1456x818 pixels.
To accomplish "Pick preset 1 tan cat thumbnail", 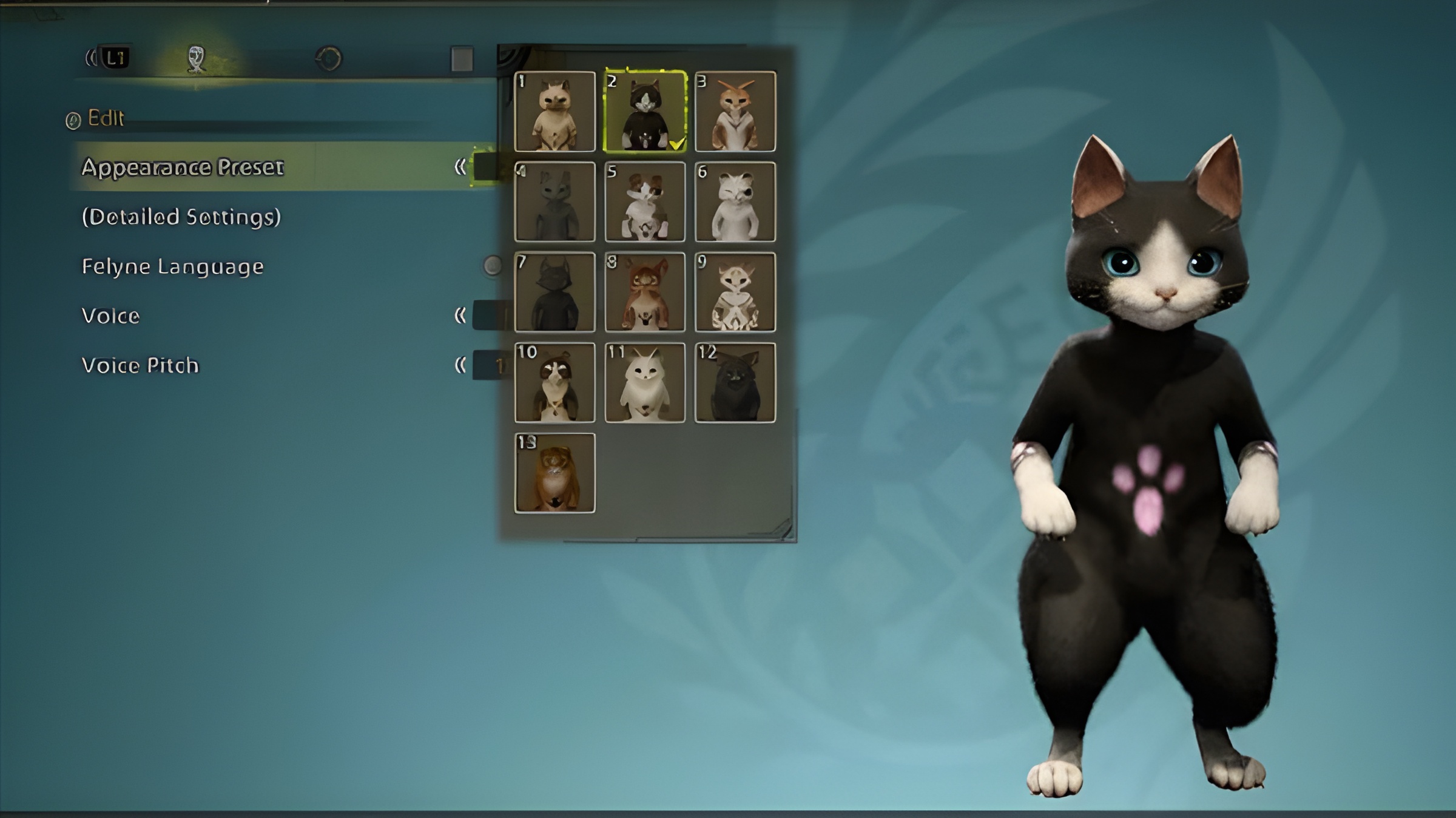I will point(554,112).
